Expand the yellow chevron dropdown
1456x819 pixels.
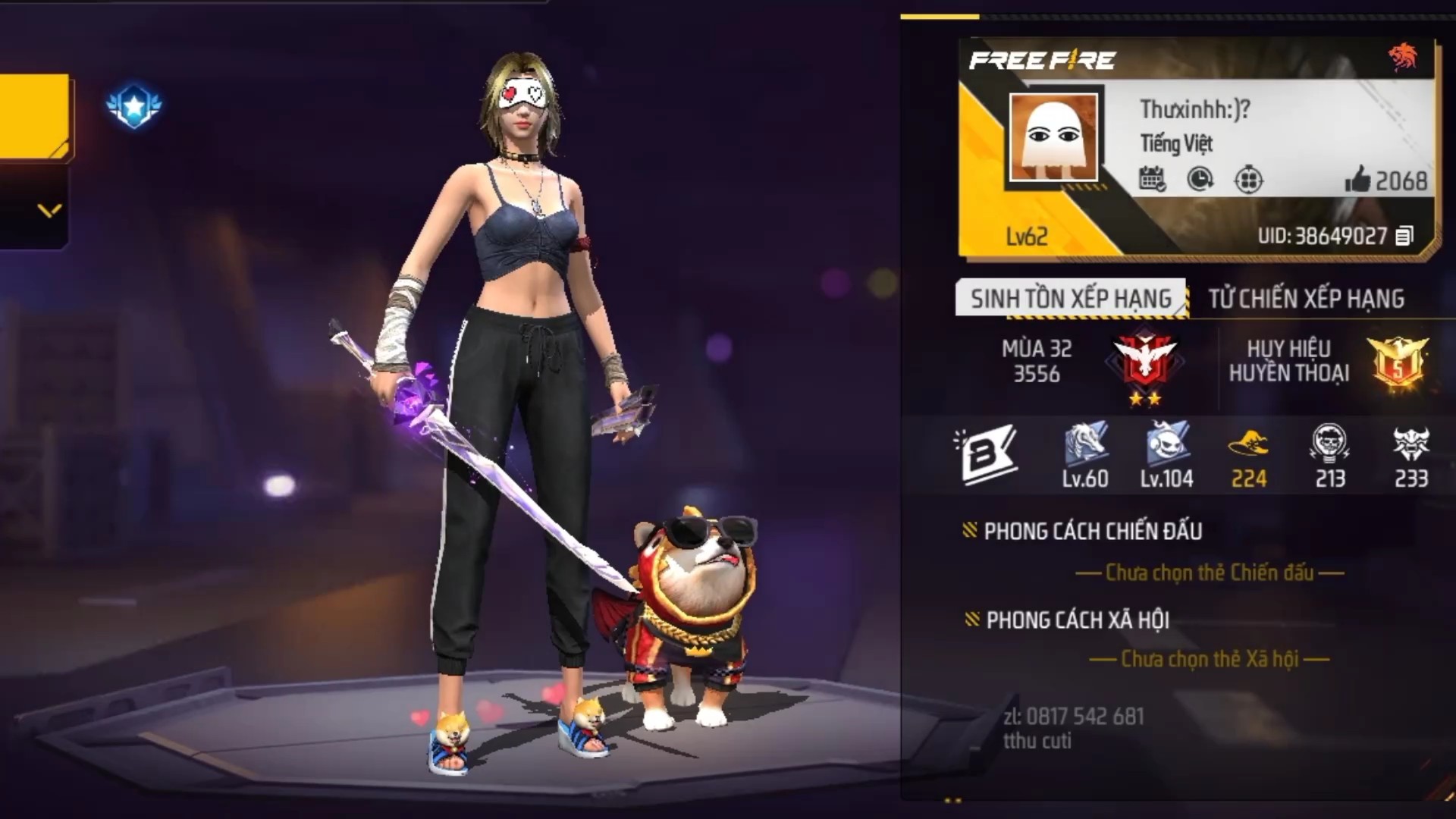(49, 210)
